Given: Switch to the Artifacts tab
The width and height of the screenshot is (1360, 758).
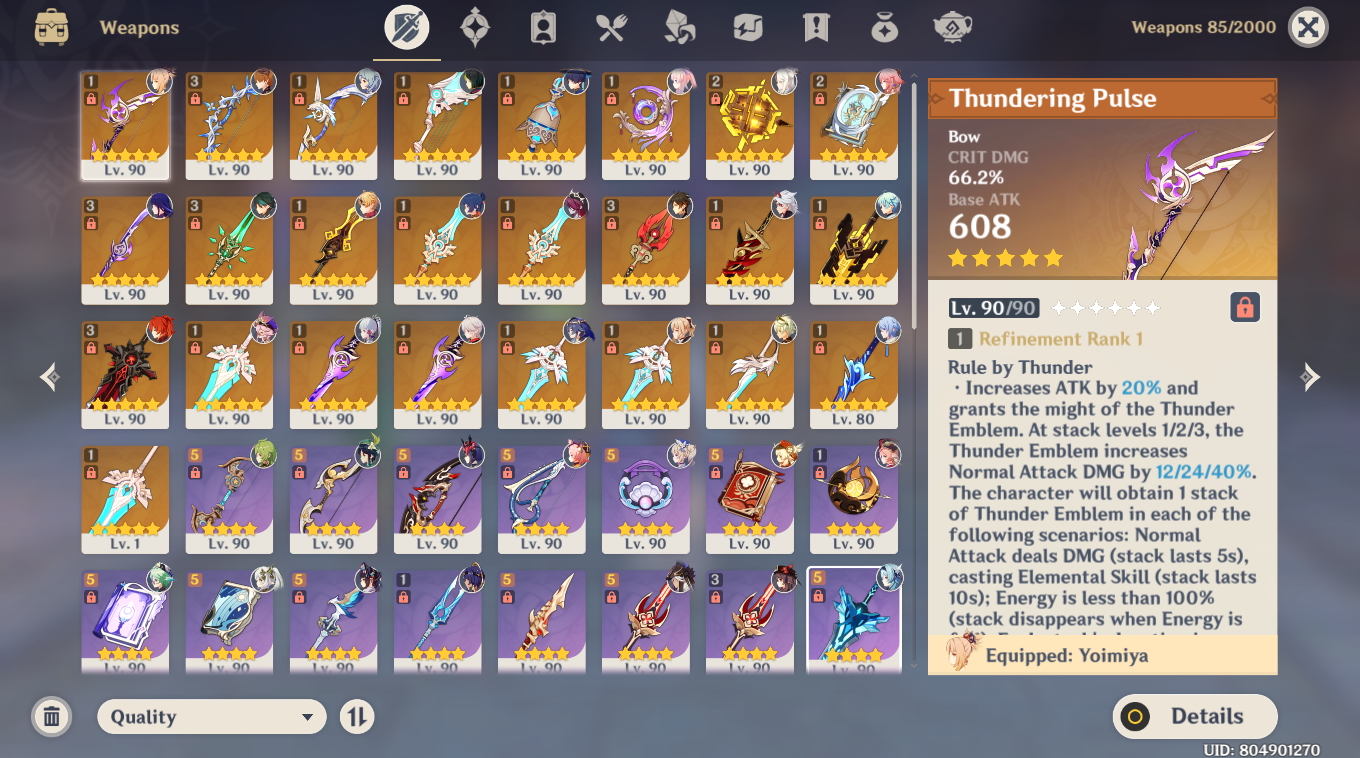Looking at the screenshot, I should coord(474,27).
